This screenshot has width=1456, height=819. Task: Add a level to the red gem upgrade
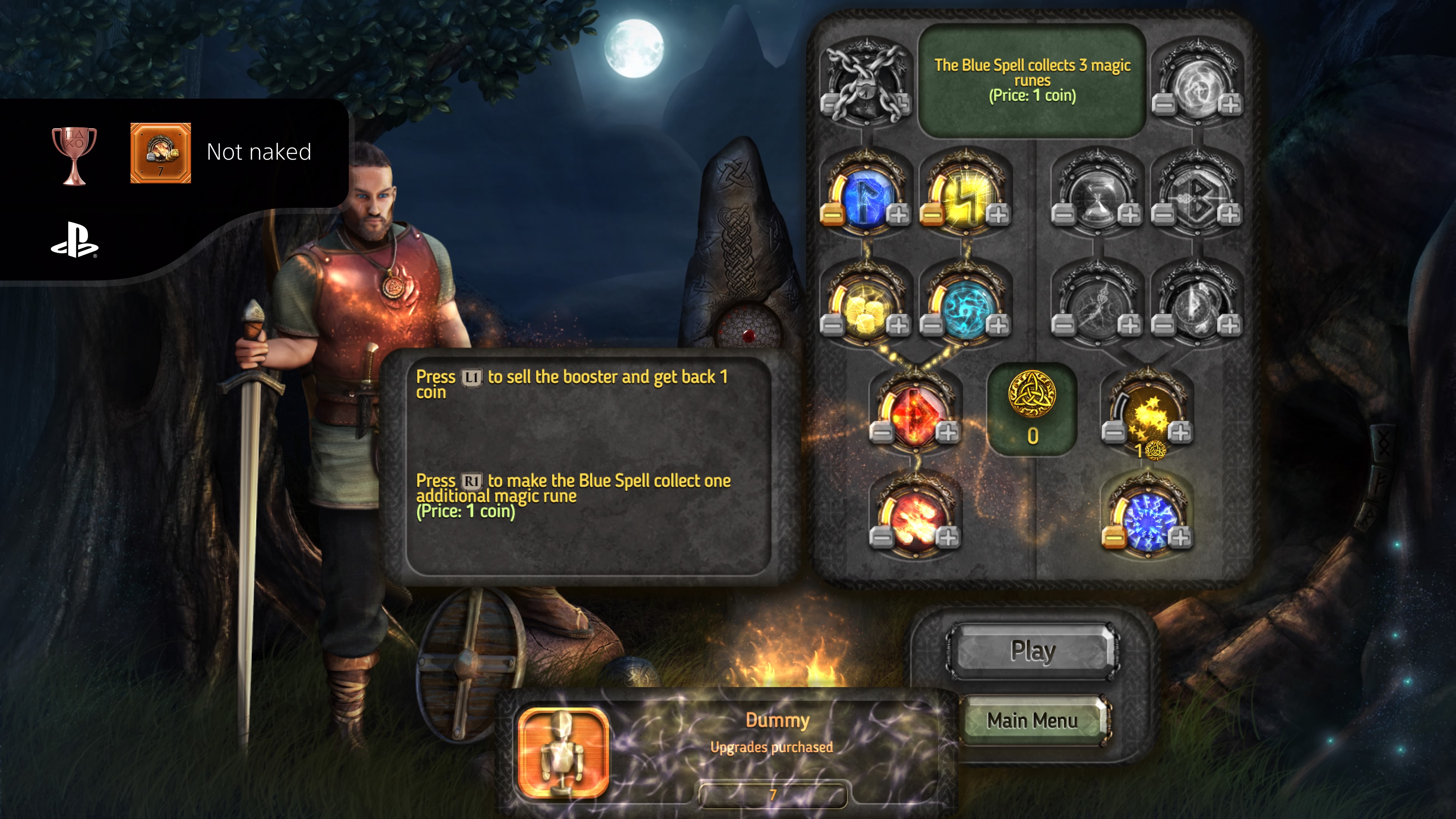pyautogui.click(x=948, y=433)
